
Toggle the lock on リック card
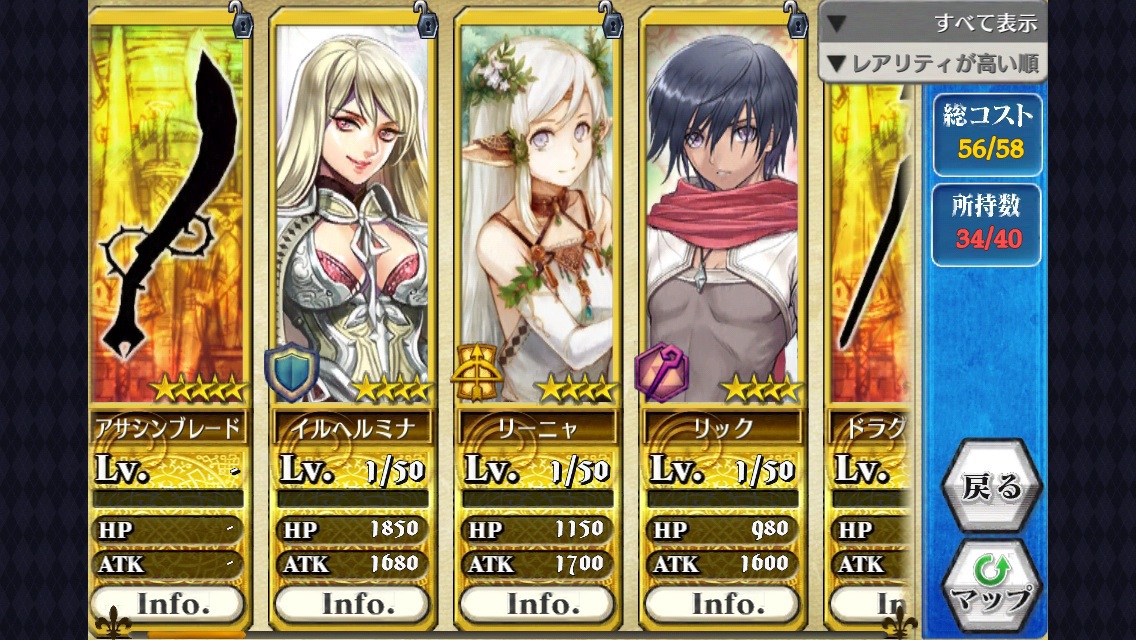[795, 21]
